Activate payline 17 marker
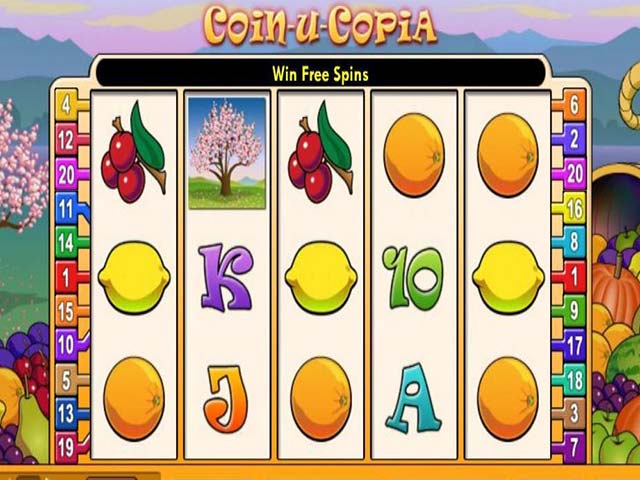 (574, 345)
